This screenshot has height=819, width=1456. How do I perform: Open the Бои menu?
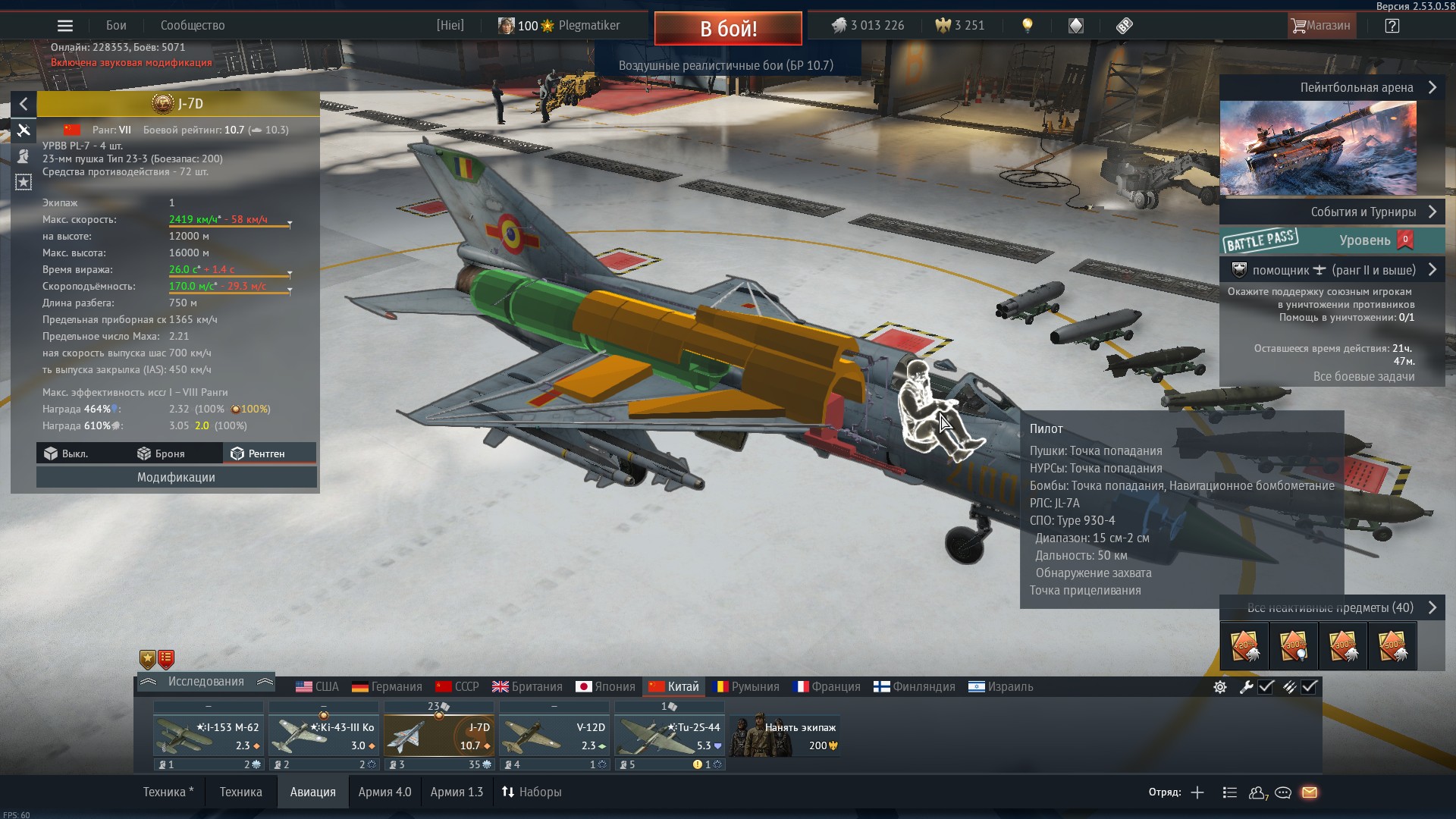(116, 26)
